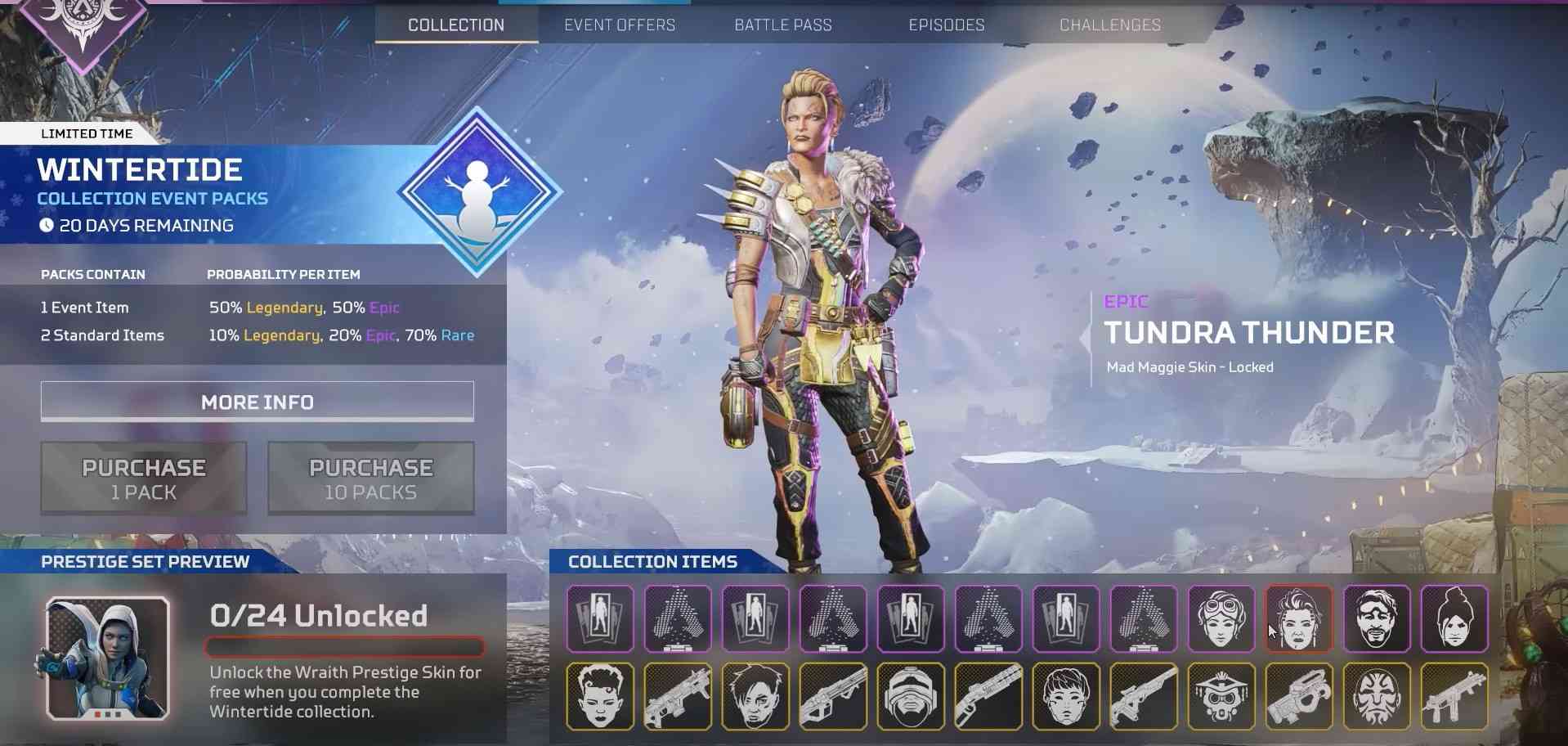View the bearded Mirage skin item
The height and width of the screenshot is (746, 1568).
(1377, 619)
